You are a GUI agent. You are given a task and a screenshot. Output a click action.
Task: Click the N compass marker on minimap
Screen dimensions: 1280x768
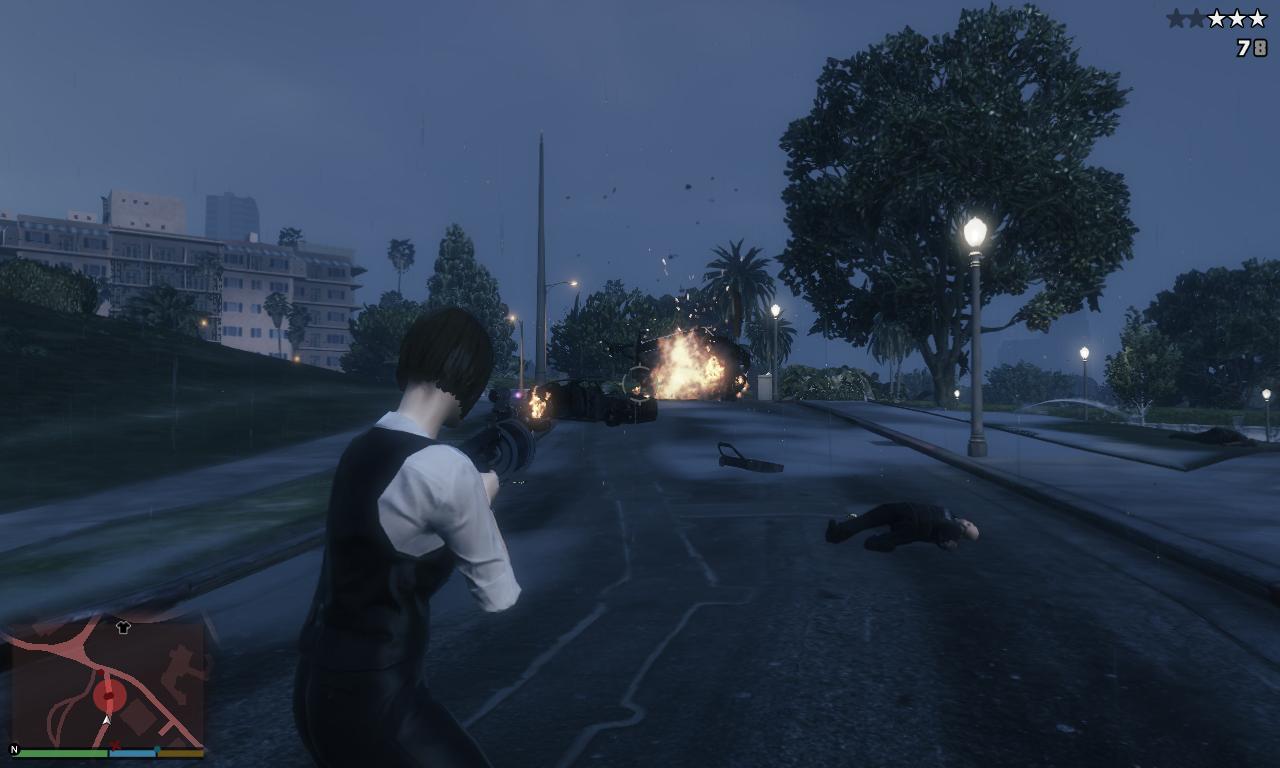[x=14, y=749]
